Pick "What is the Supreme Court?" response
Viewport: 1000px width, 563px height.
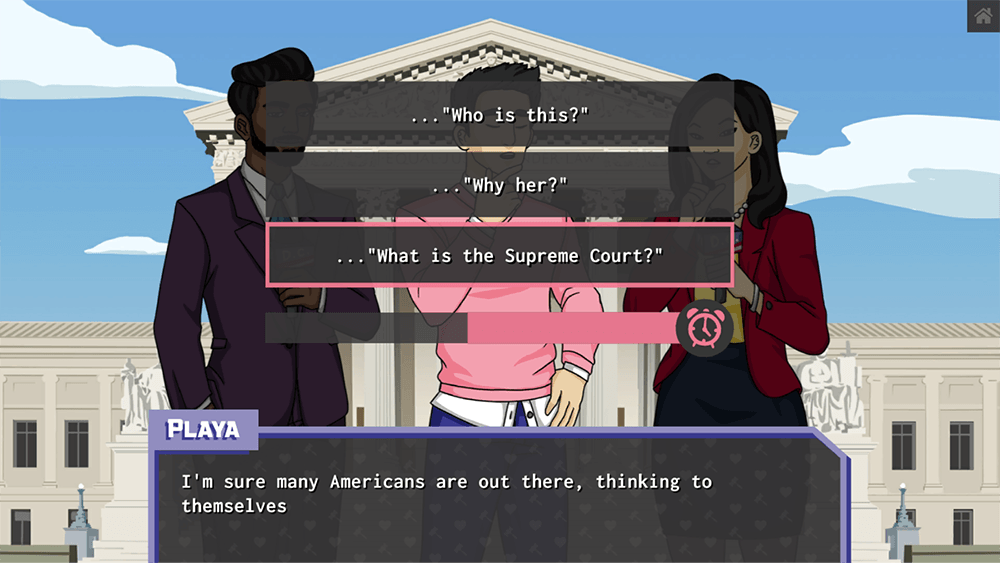tap(500, 256)
